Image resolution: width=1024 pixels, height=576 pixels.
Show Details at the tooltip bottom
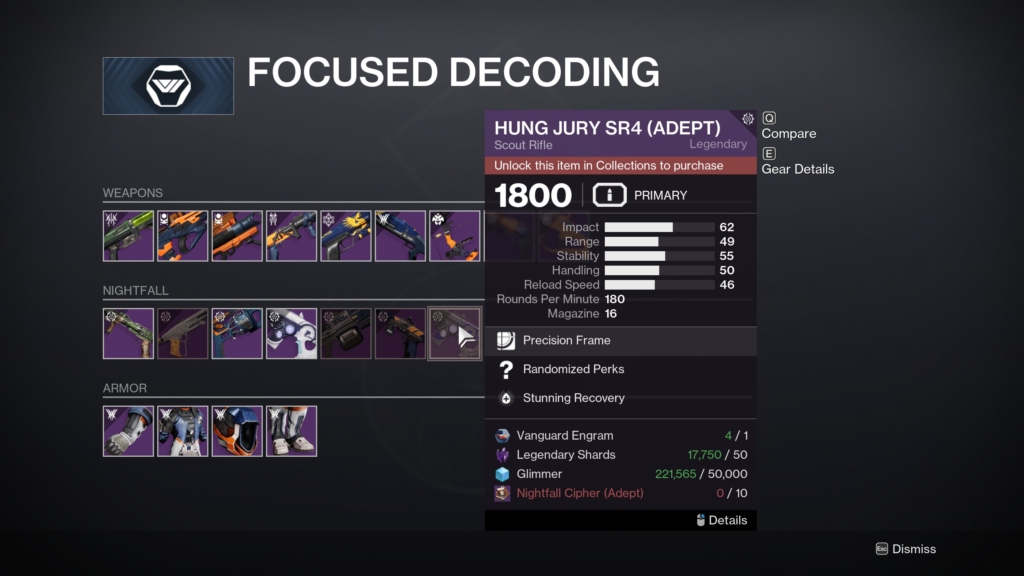point(726,520)
